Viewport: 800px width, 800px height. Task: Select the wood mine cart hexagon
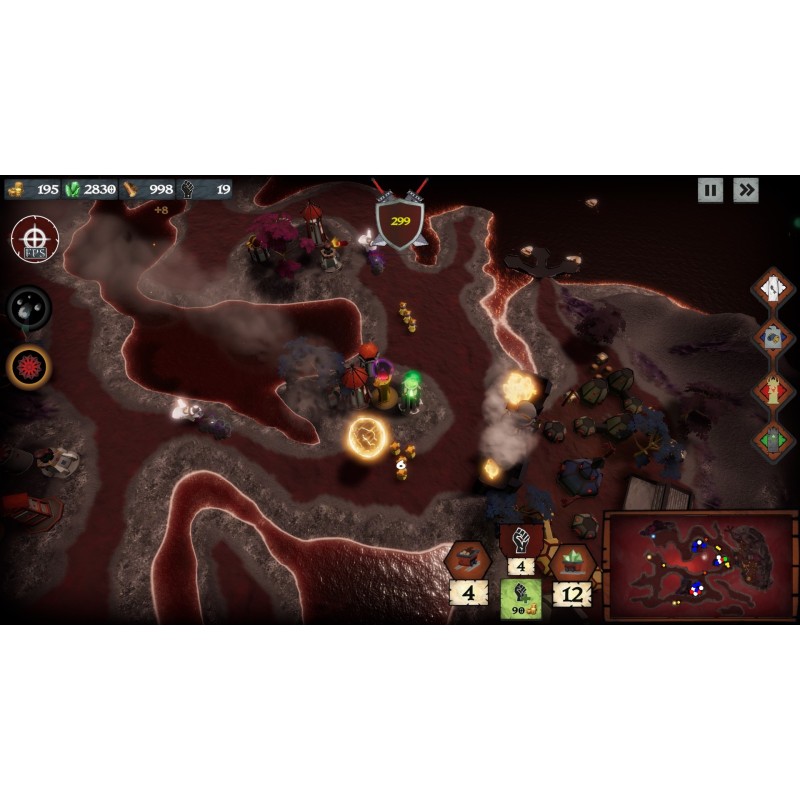click(467, 560)
